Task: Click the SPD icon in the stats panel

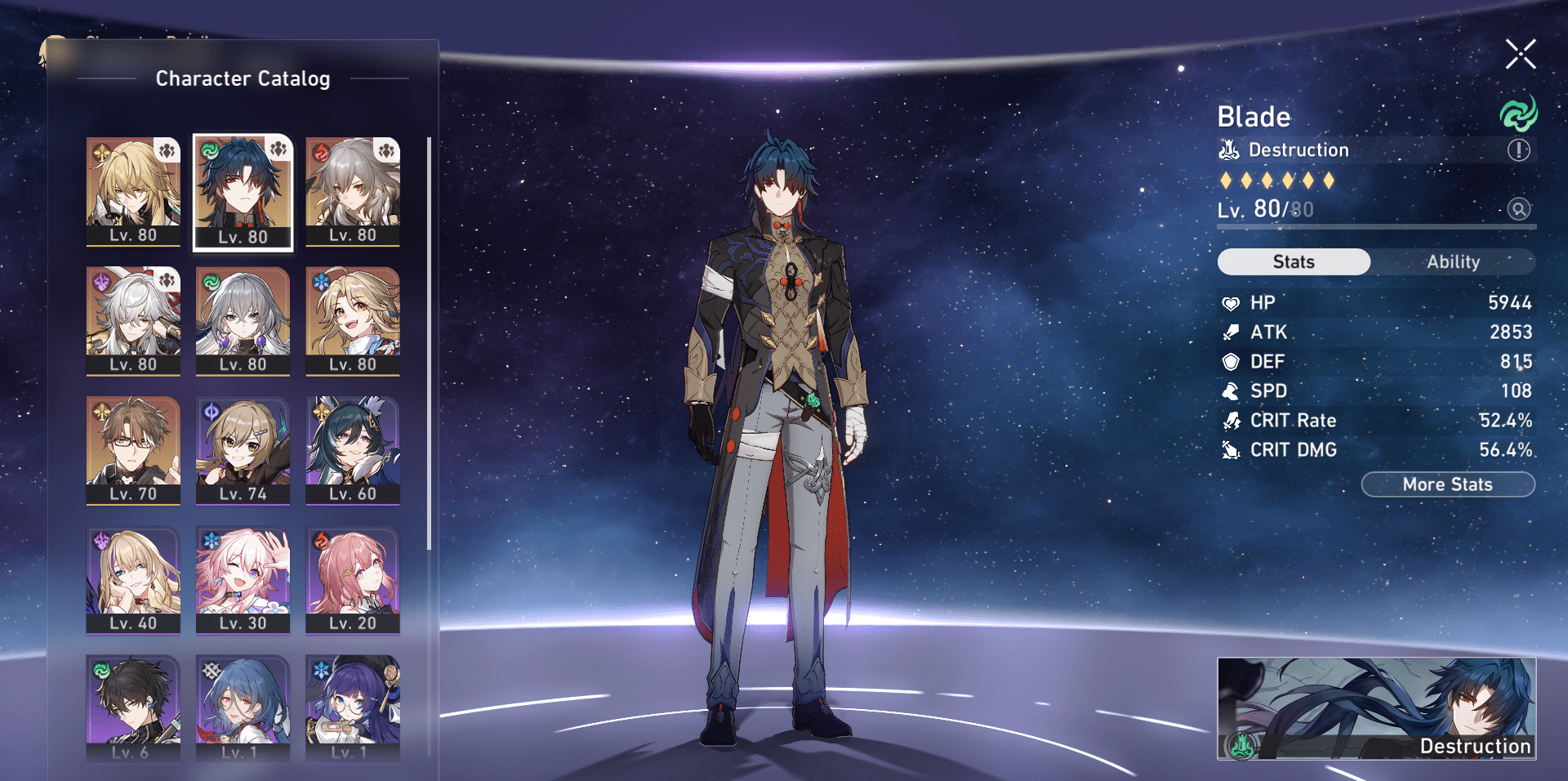Action: click(1230, 391)
